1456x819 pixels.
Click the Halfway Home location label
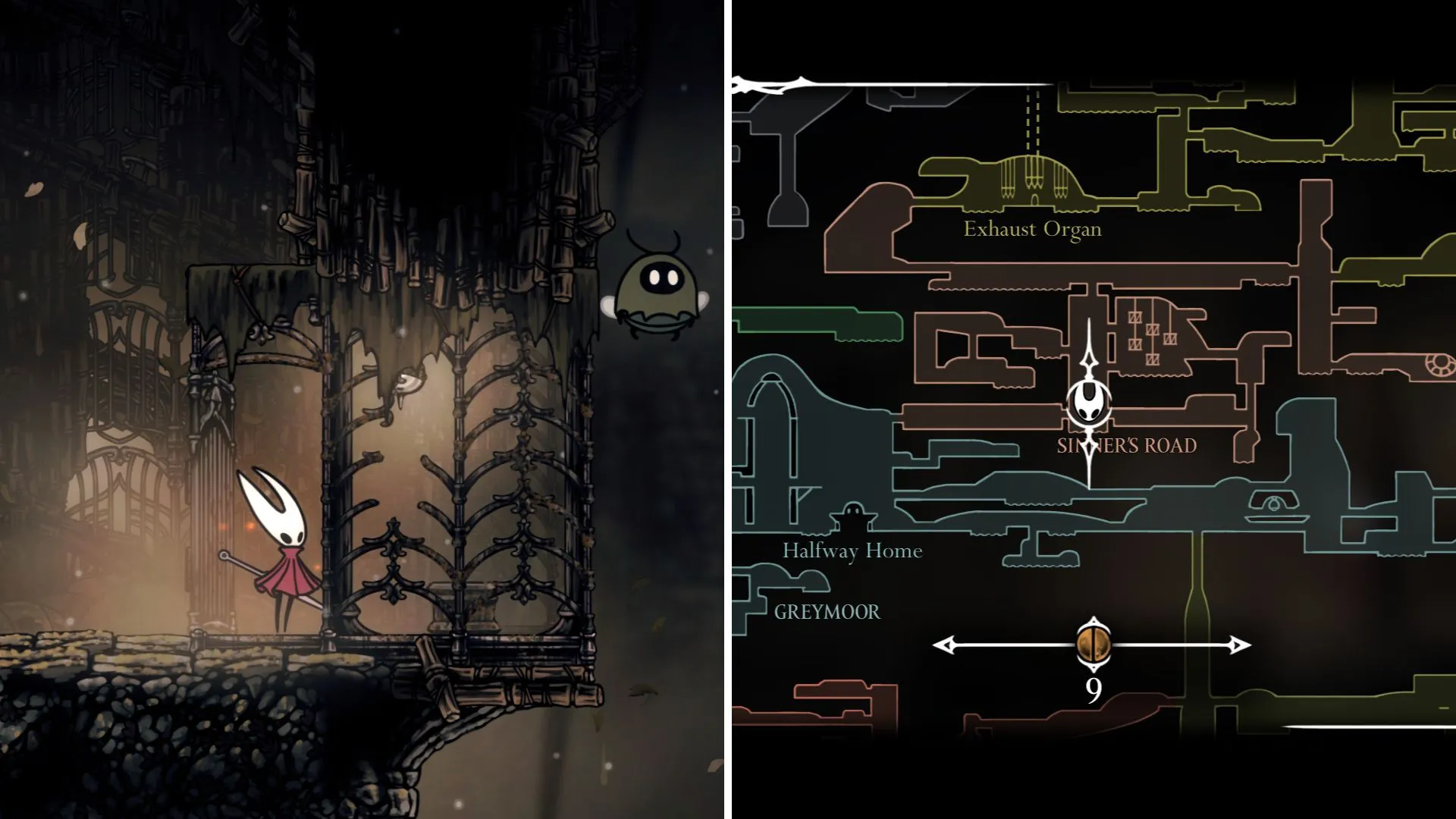(x=852, y=551)
